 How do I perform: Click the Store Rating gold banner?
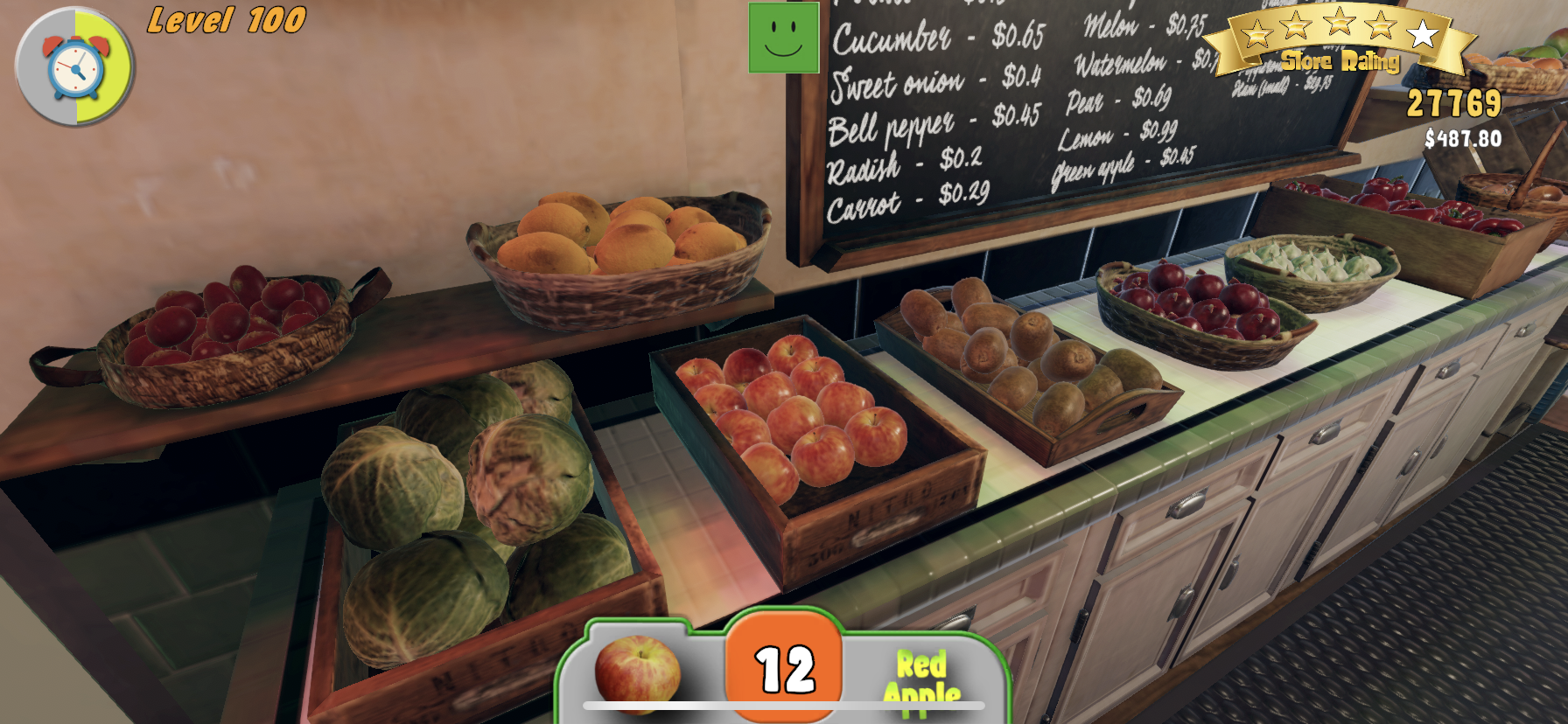(x=1339, y=61)
